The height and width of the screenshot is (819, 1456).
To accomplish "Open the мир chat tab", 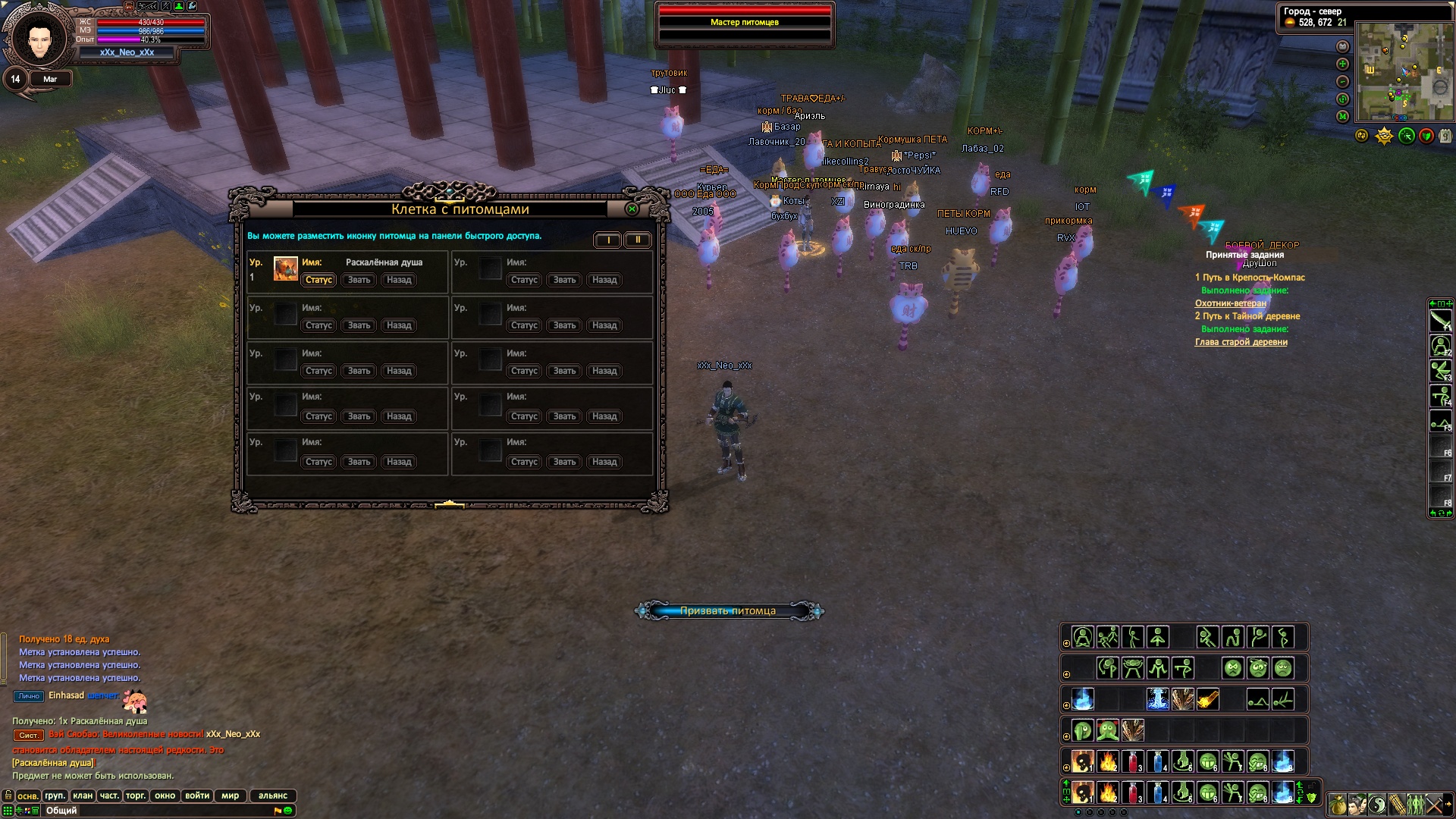I will pos(230,795).
